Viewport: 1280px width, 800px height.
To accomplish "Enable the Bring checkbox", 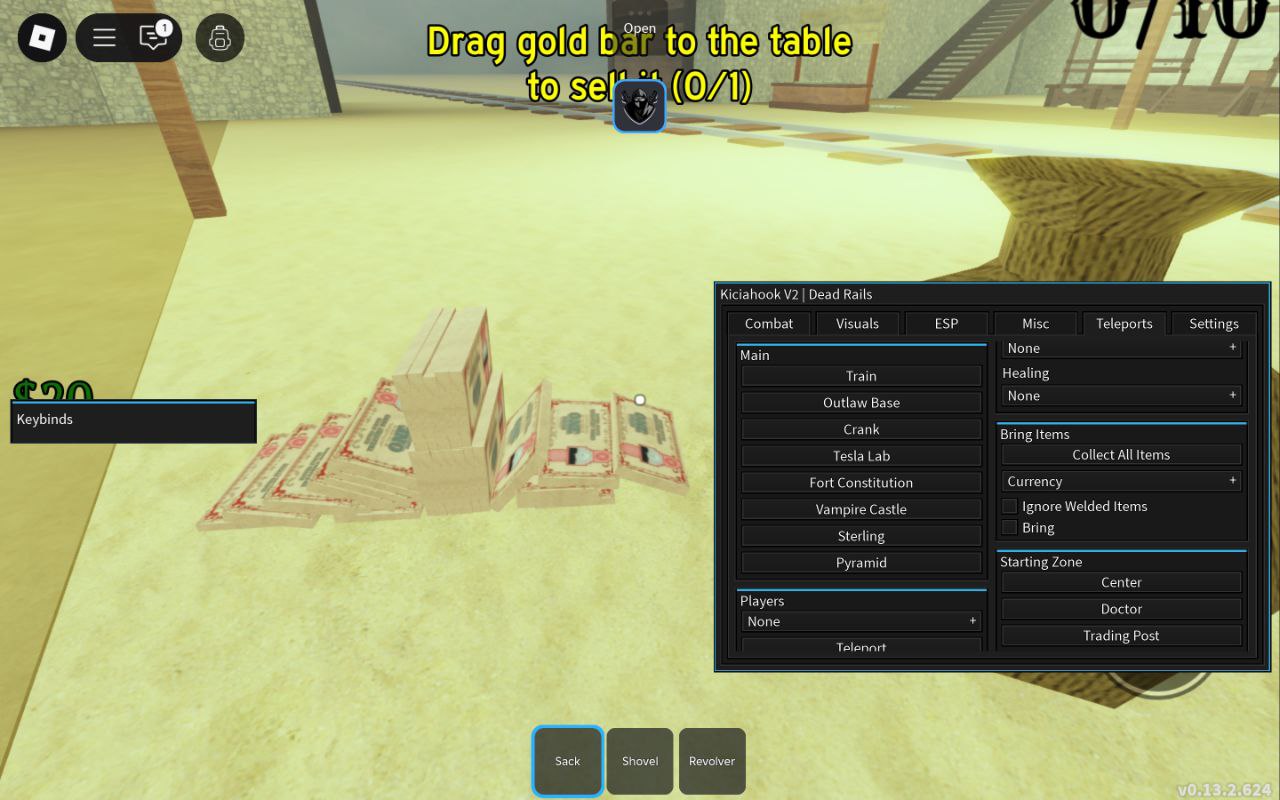I will pyautogui.click(x=1010, y=527).
